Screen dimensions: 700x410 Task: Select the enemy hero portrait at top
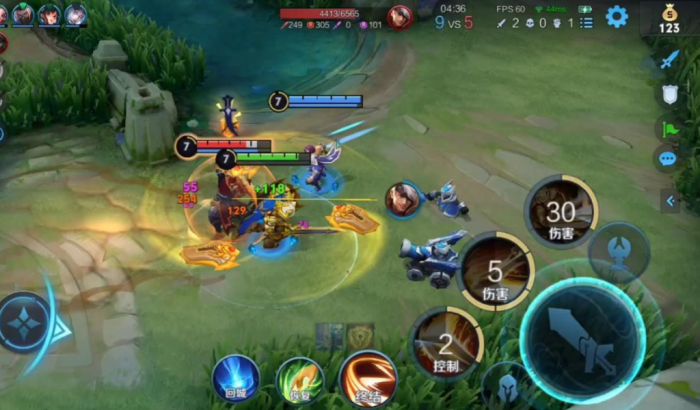click(x=400, y=17)
